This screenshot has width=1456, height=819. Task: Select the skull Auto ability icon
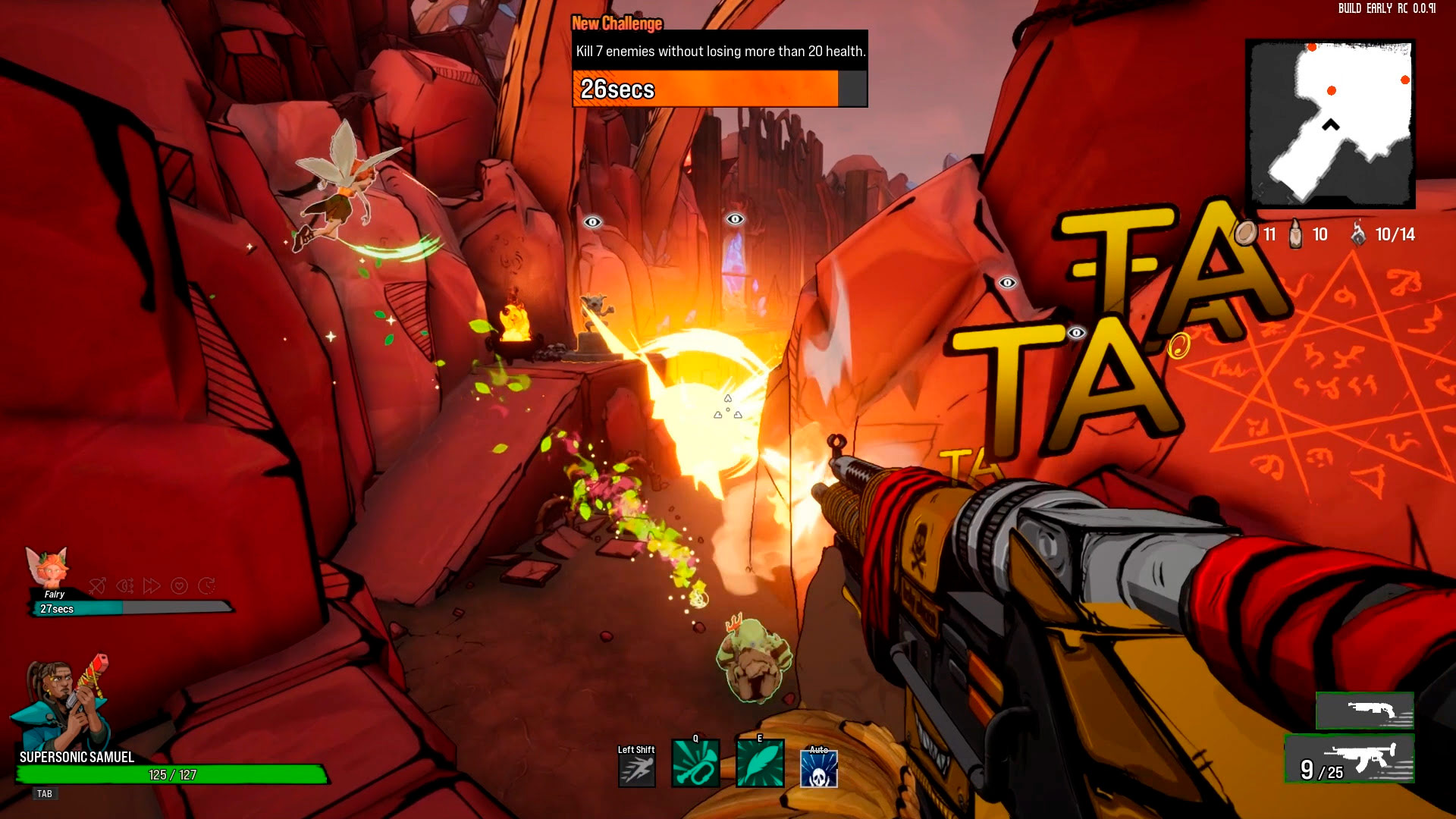(819, 769)
